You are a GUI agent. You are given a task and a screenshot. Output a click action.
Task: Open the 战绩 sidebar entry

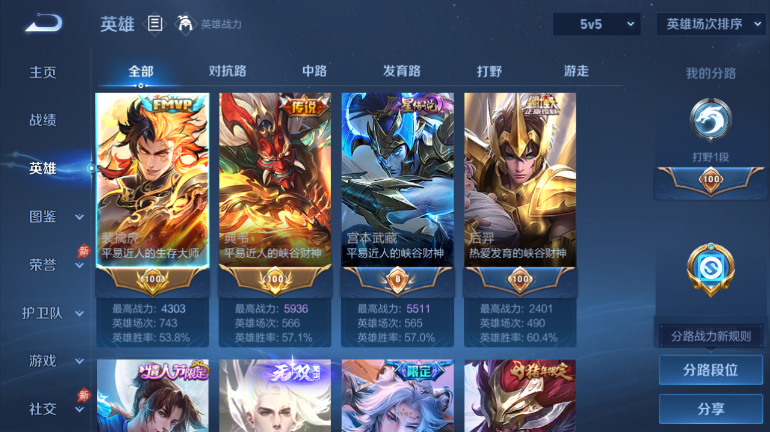tap(43, 120)
